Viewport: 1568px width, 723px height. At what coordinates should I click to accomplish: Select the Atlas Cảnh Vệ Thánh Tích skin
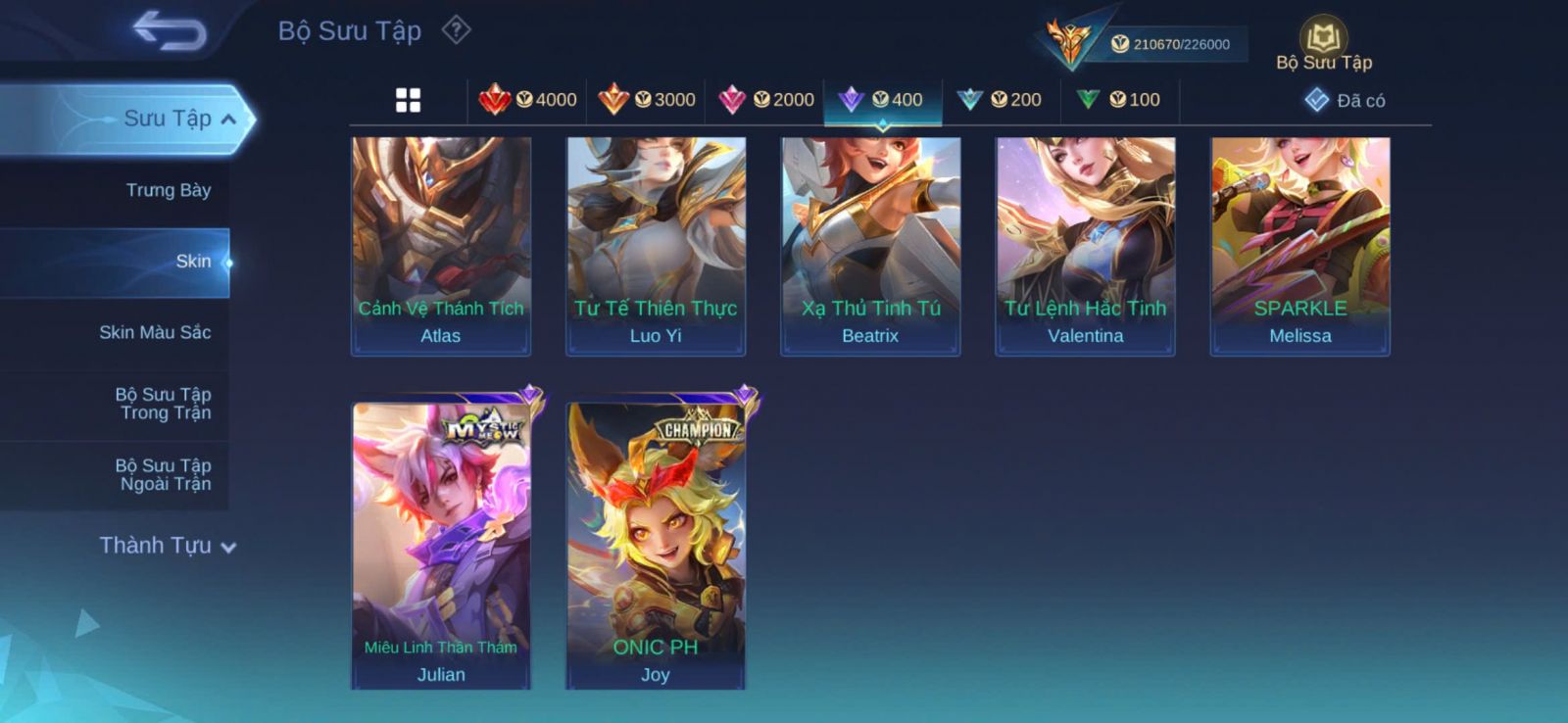pos(441,246)
